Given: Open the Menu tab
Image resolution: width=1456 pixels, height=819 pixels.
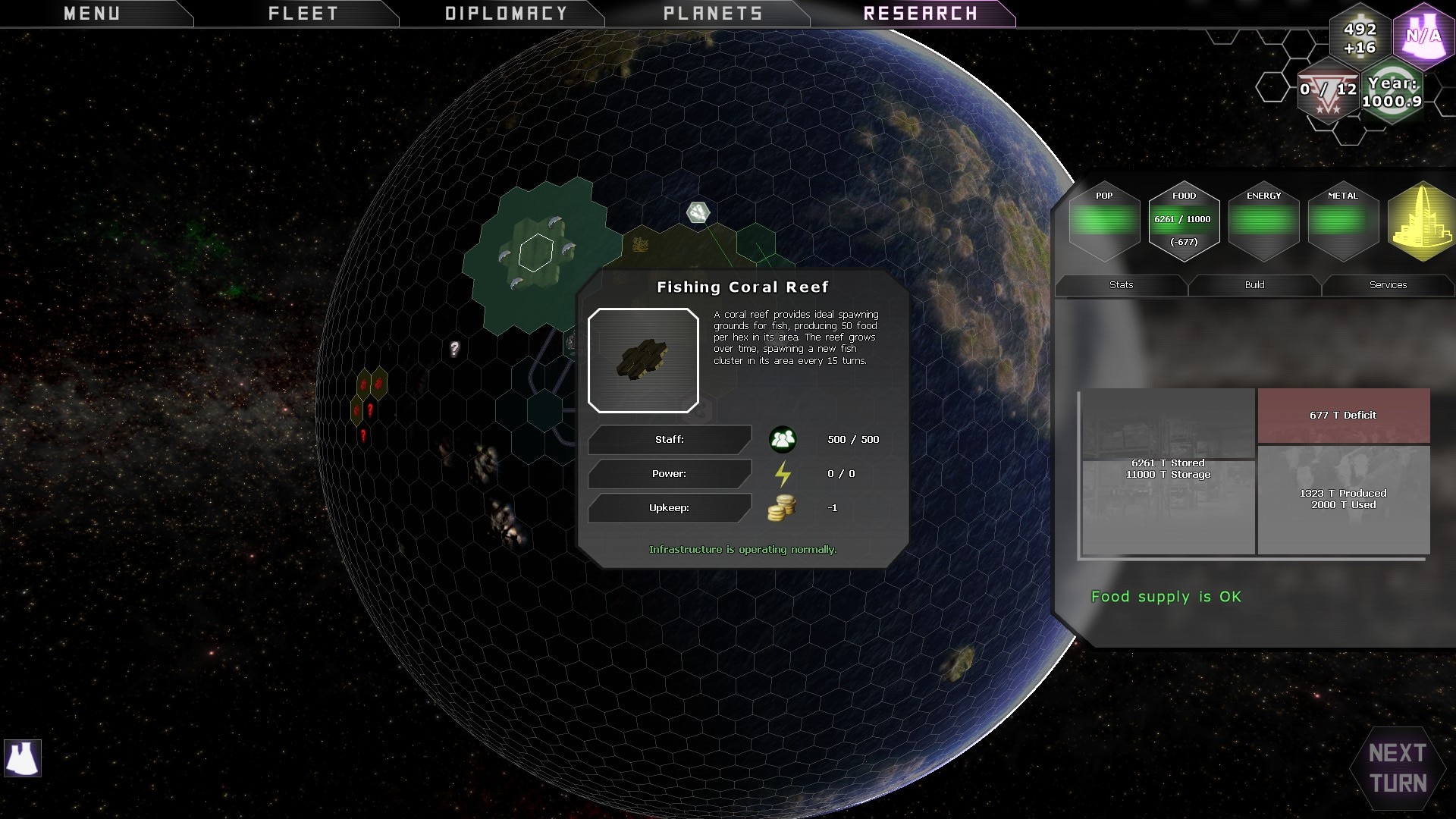Looking at the screenshot, I should click(x=92, y=14).
